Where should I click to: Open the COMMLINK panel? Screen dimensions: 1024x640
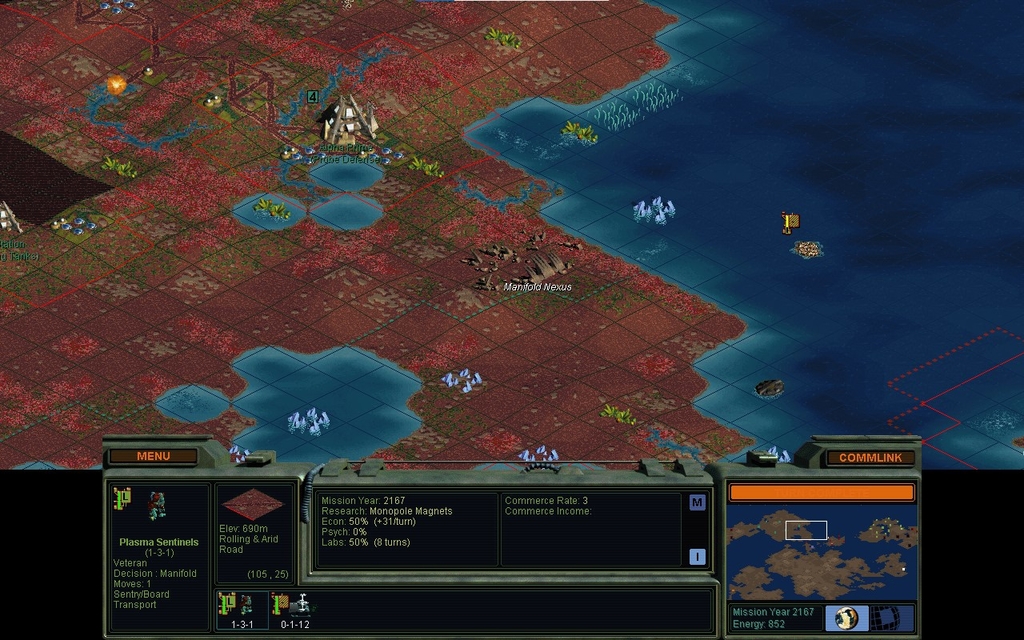pyautogui.click(x=870, y=457)
